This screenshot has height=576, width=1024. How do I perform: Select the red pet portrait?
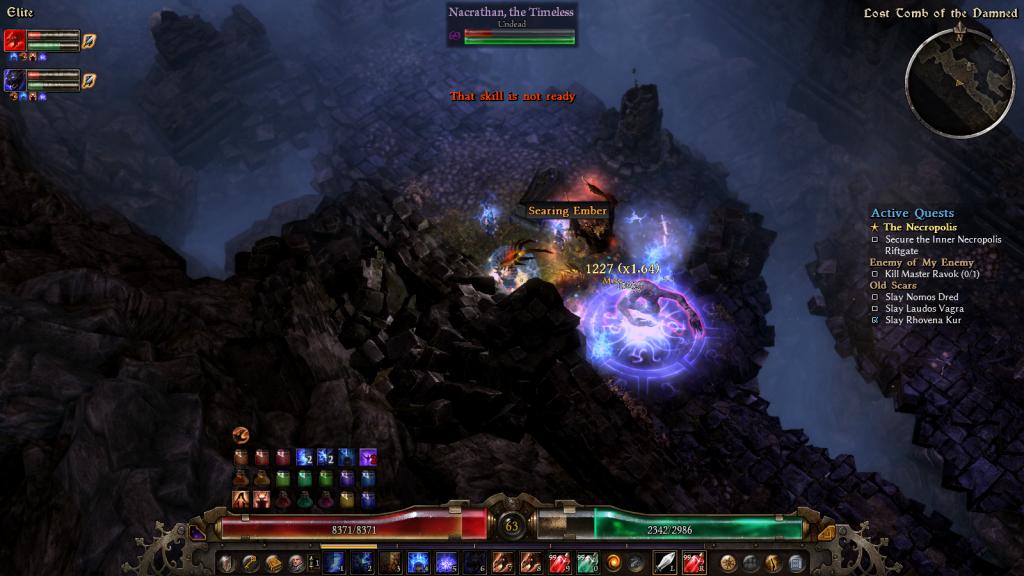[15, 40]
